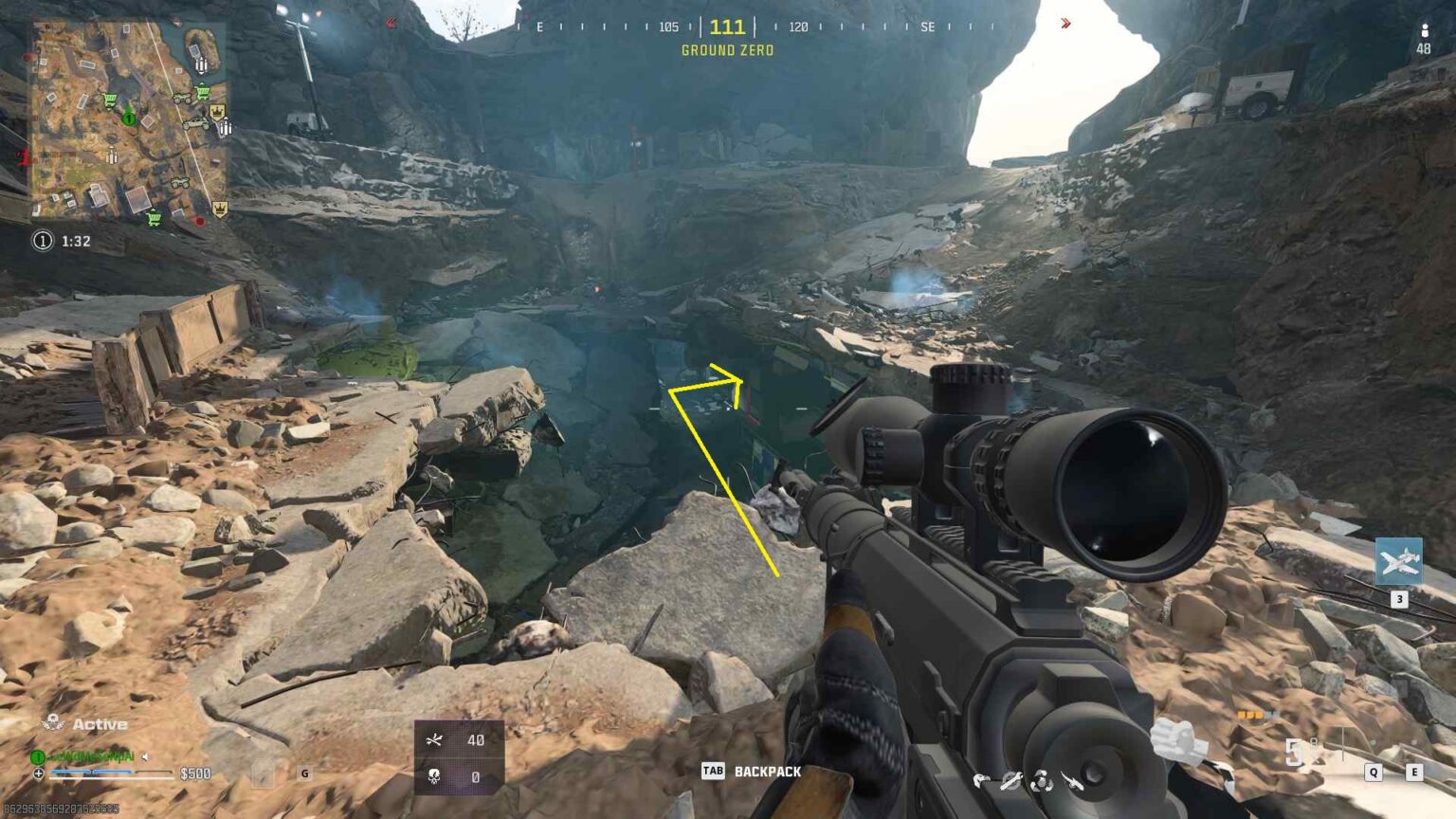Image resolution: width=1456 pixels, height=819 pixels.
Task: Click the armor plate plus icon near squad health
Action: click(x=38, y=774)
